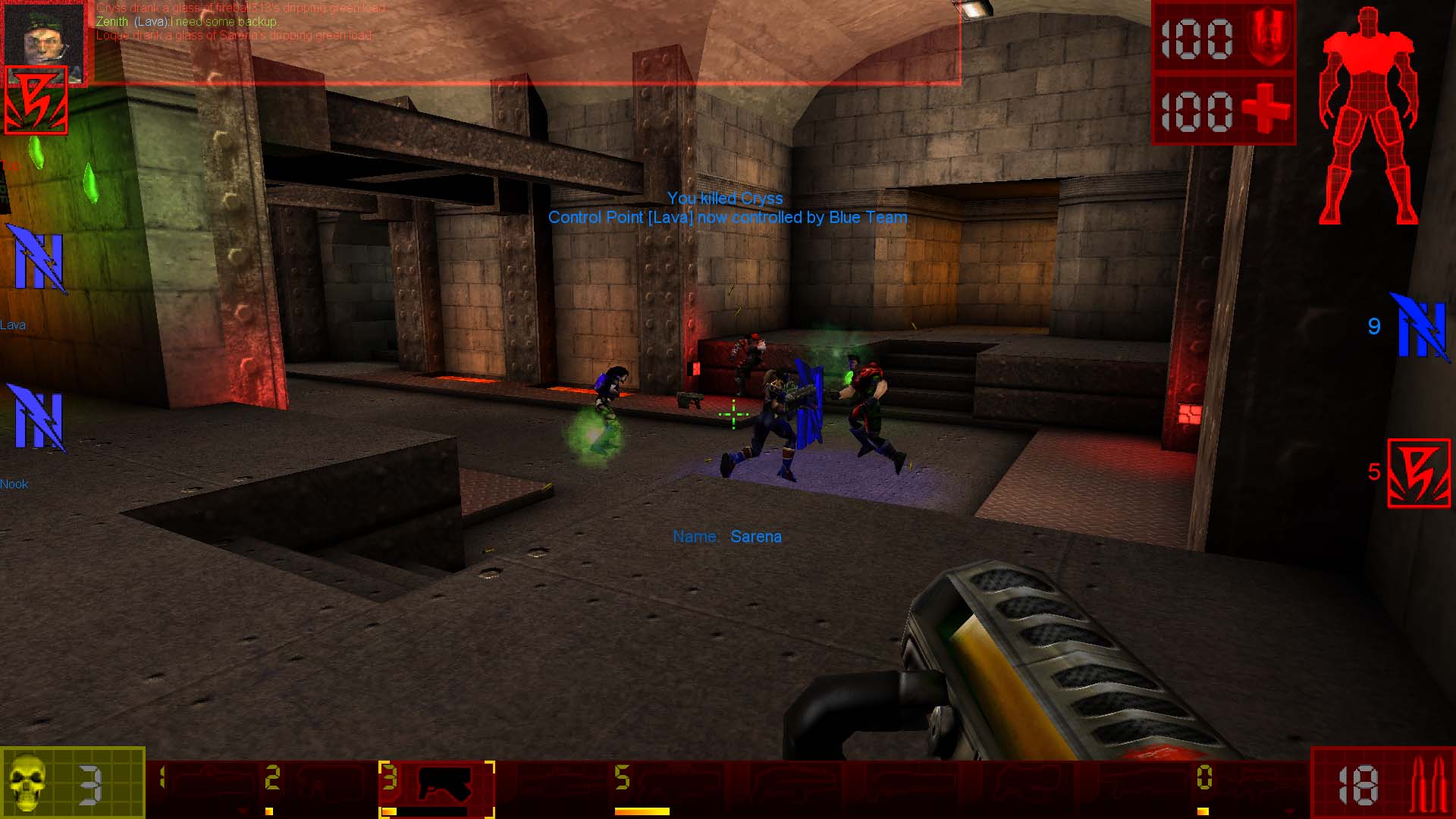Click the speaking player's portrait
This screenshot has height=819, width=1456.
tap(43, 34)
